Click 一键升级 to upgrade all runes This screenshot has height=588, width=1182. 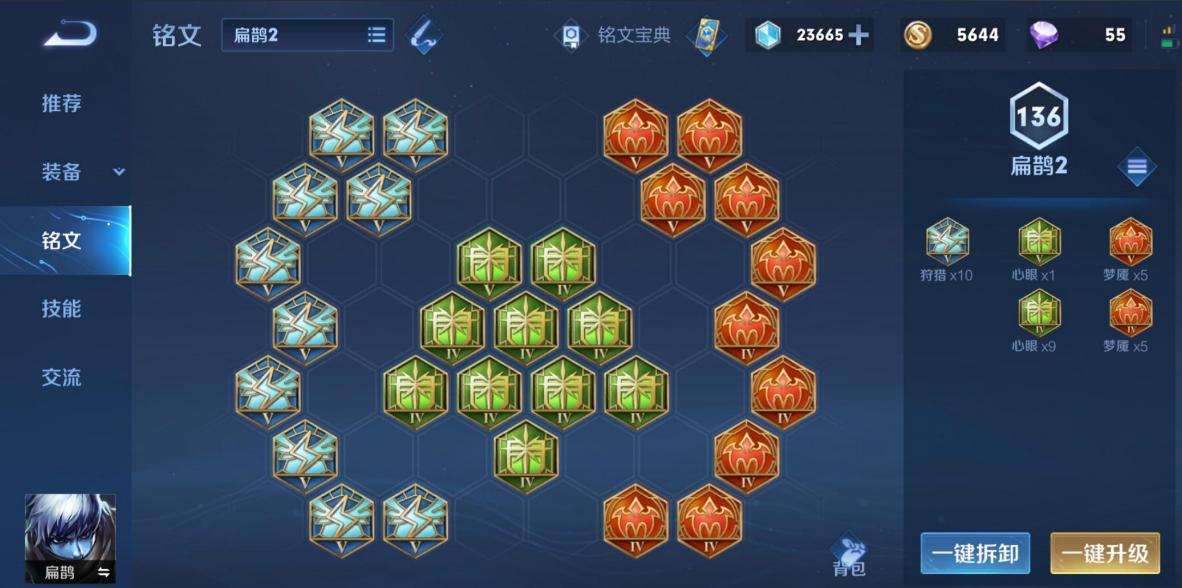(x=1104, y=553)
